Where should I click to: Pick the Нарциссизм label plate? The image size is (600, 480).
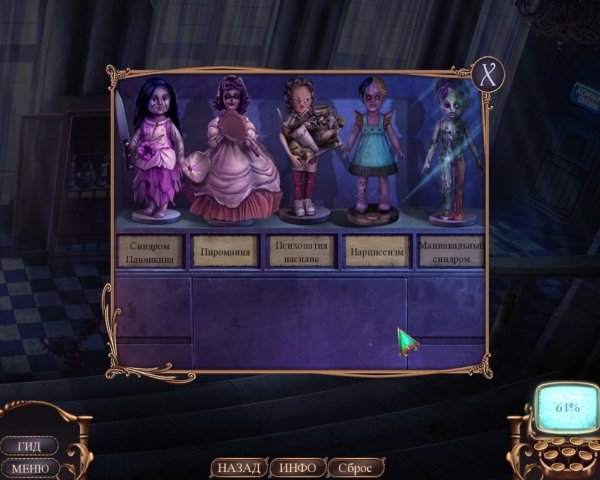tap(376, 250)
